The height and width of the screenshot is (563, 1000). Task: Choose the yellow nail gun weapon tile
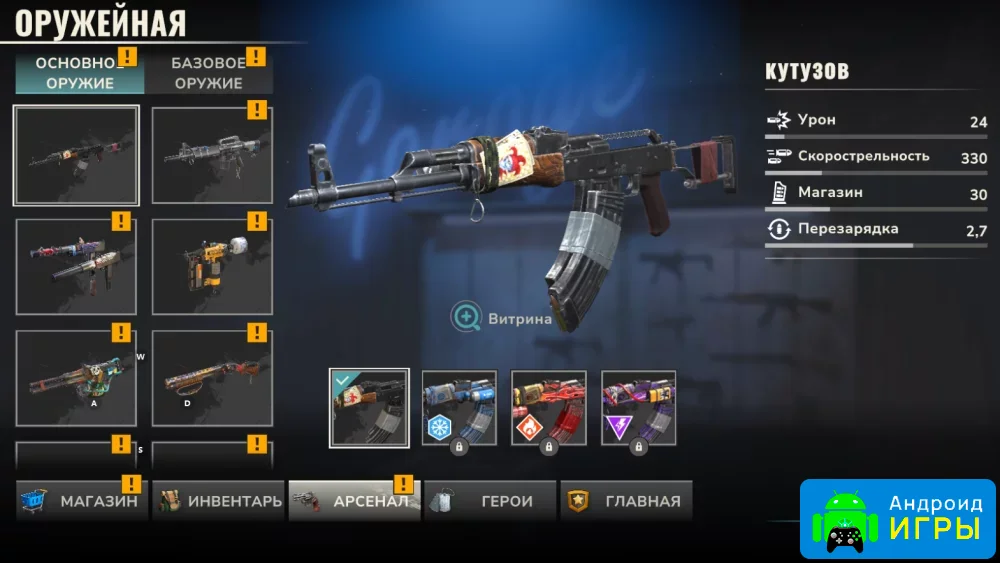211,266
